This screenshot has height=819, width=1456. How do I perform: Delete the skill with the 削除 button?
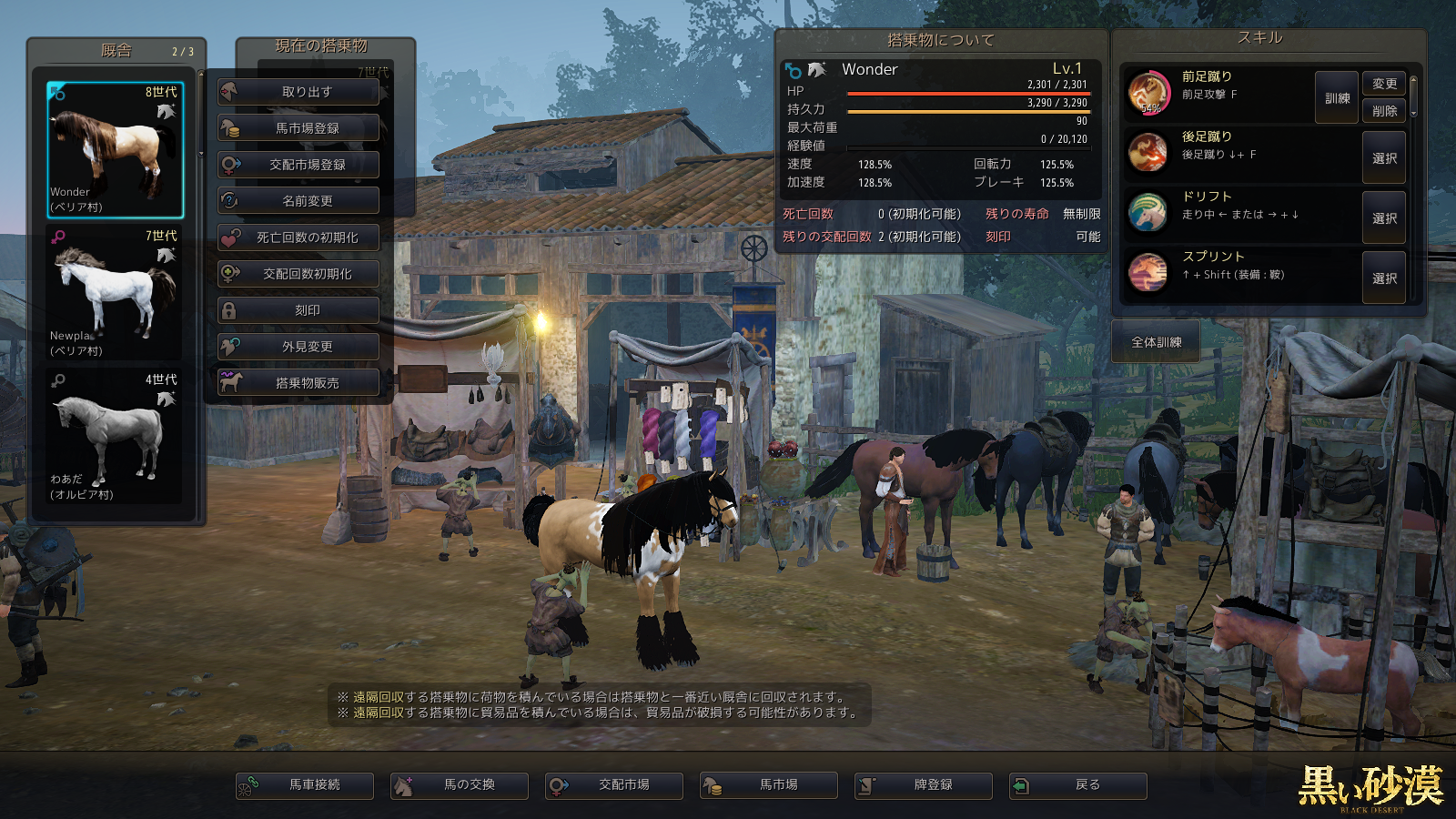coord(1384,111)
